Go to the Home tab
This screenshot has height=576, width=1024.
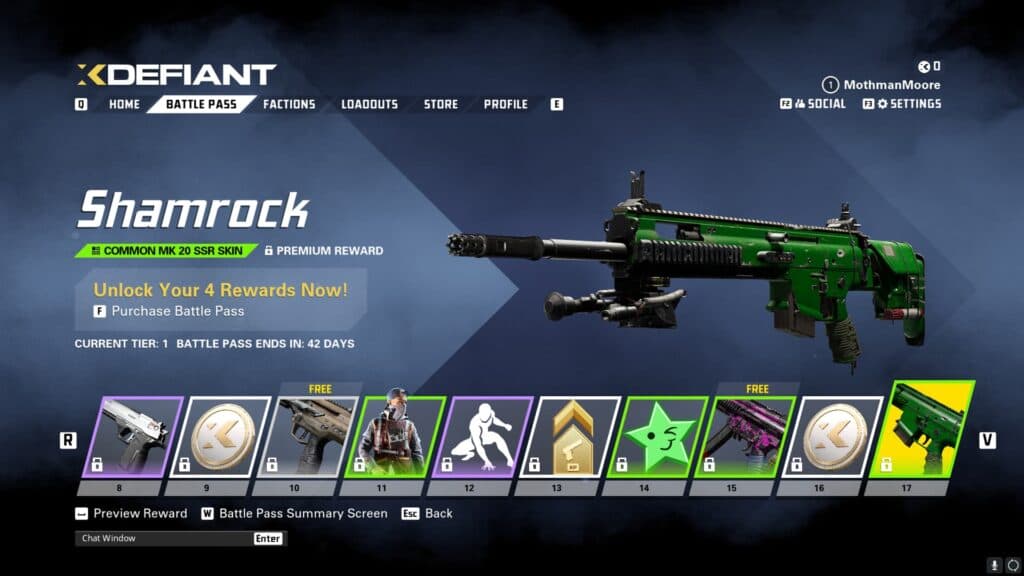click(124, 104)
